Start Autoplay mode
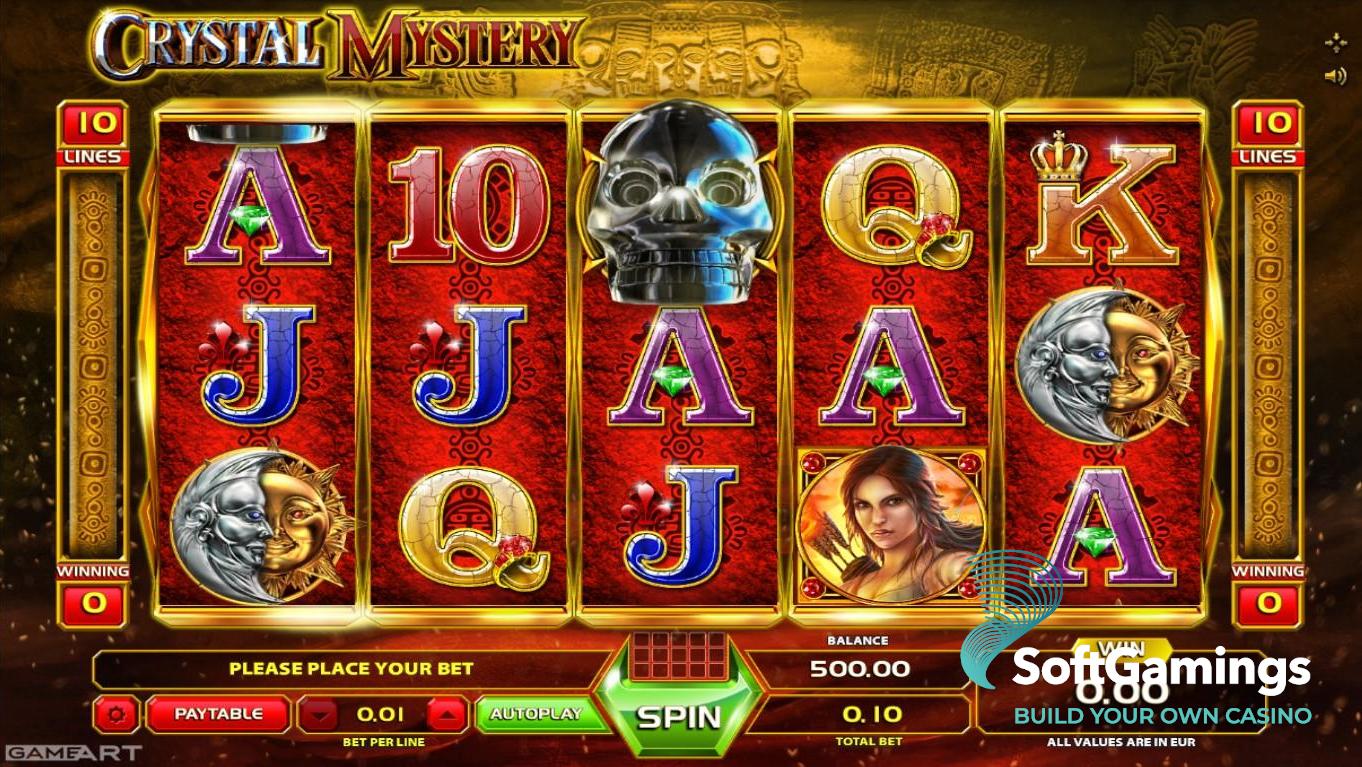This screenshot has width=1362, height=767. tap(536, 714)
